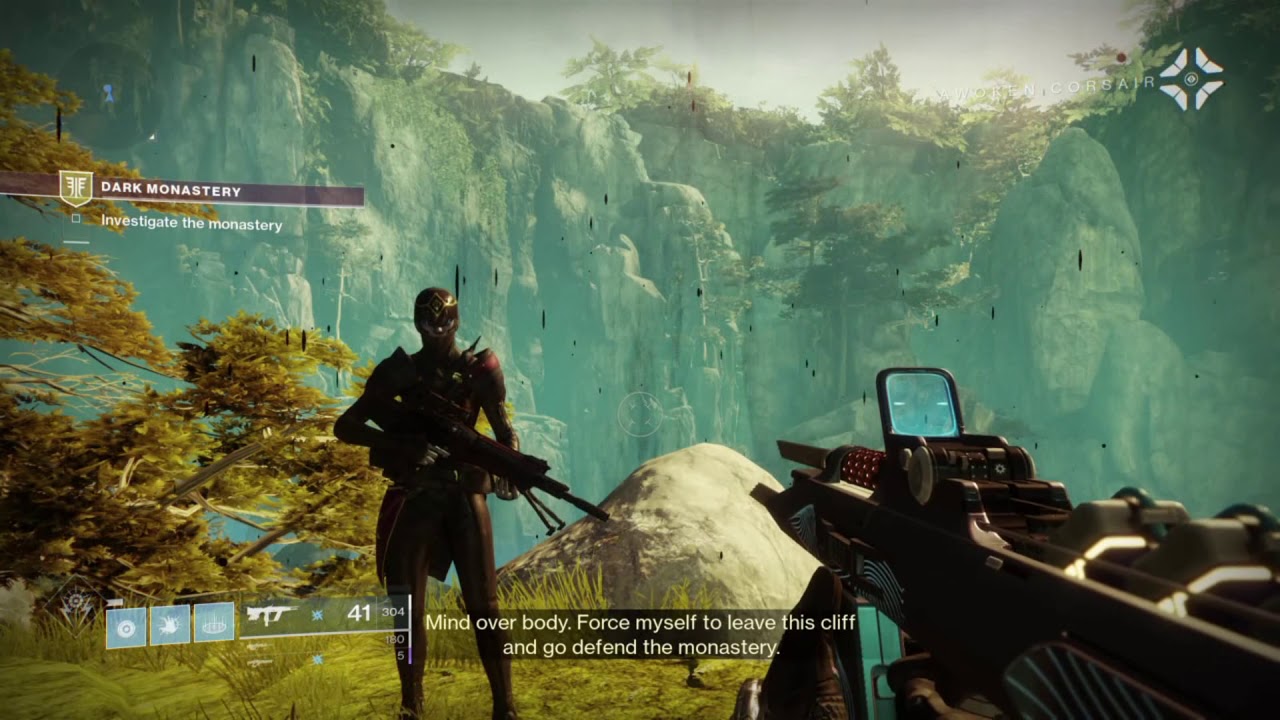
Task: Tick the Investigate the monastery objective box
Action: (76, 218)
